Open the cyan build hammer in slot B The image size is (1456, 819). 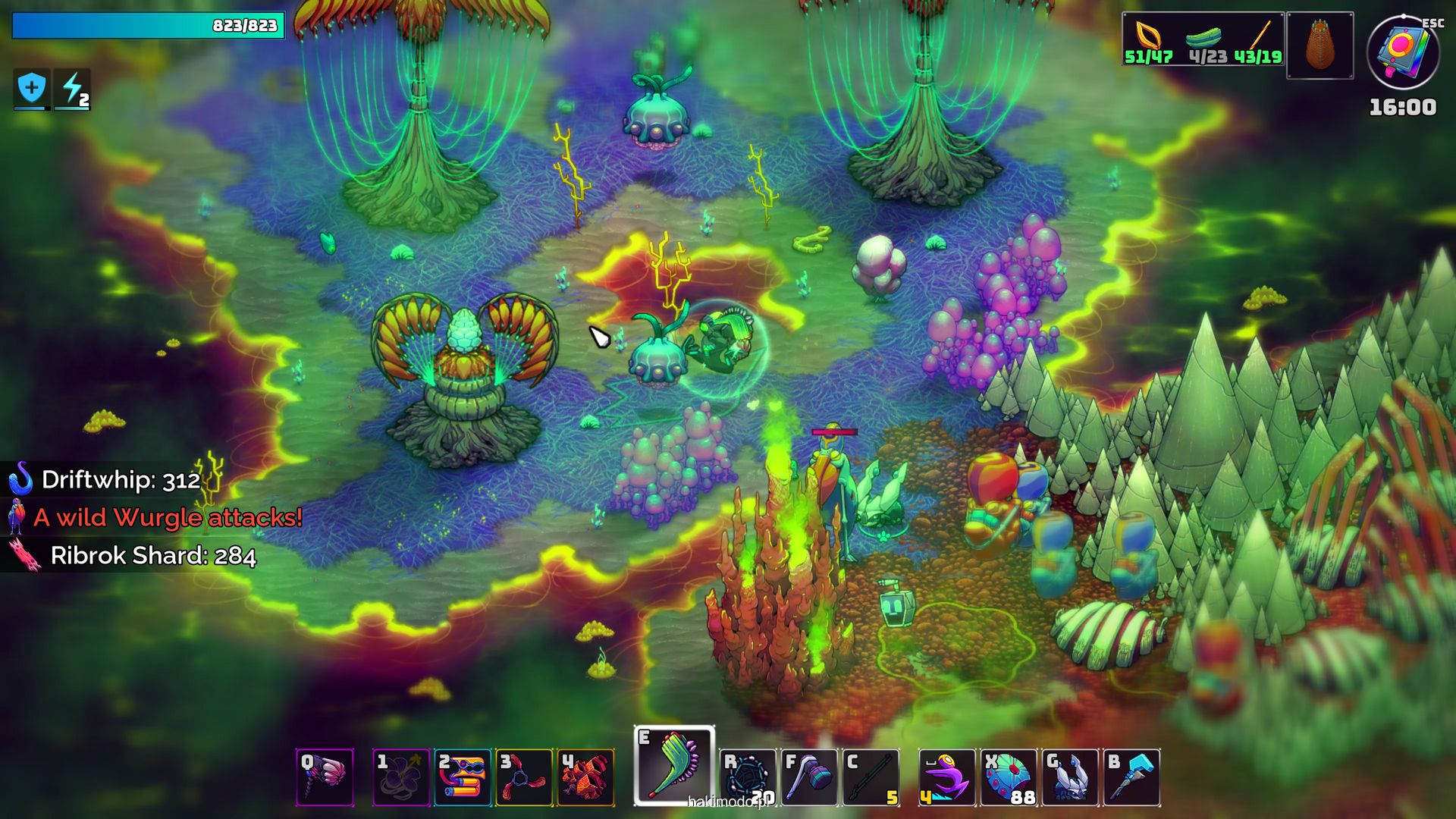[x=1131, y=777]
